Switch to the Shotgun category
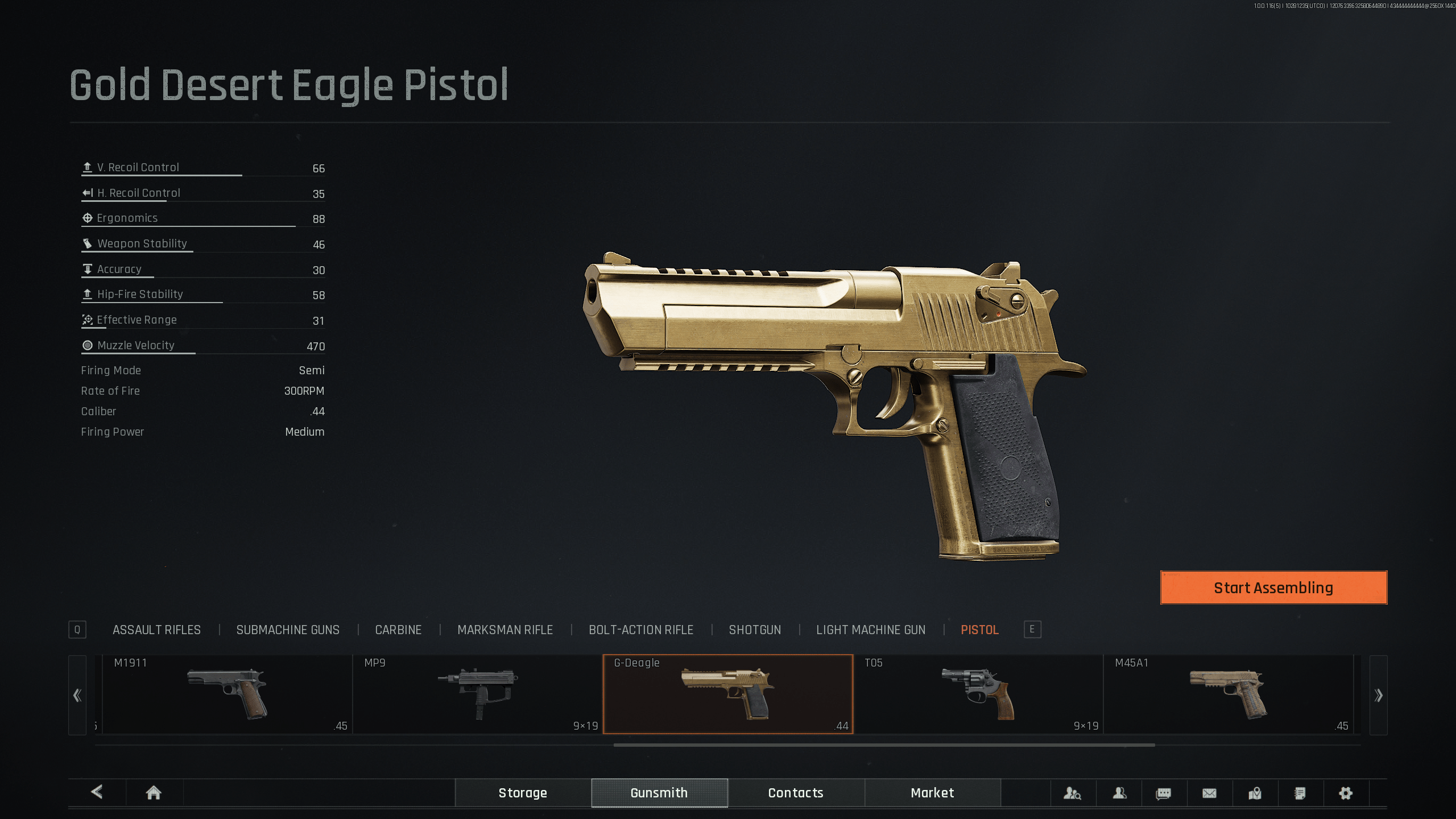 point(755,630)
